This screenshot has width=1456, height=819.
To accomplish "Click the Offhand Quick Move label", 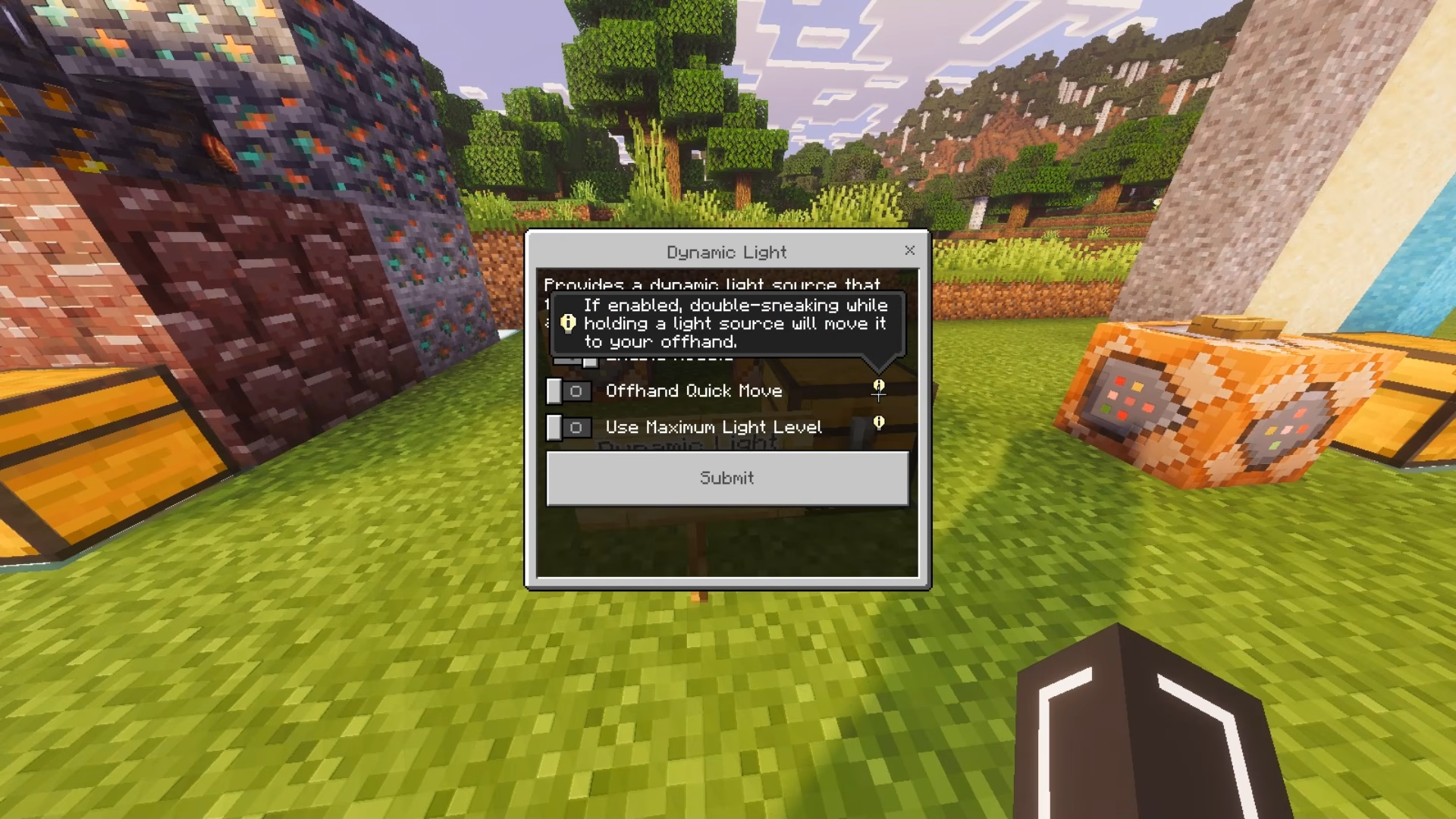I will [693, 391].
